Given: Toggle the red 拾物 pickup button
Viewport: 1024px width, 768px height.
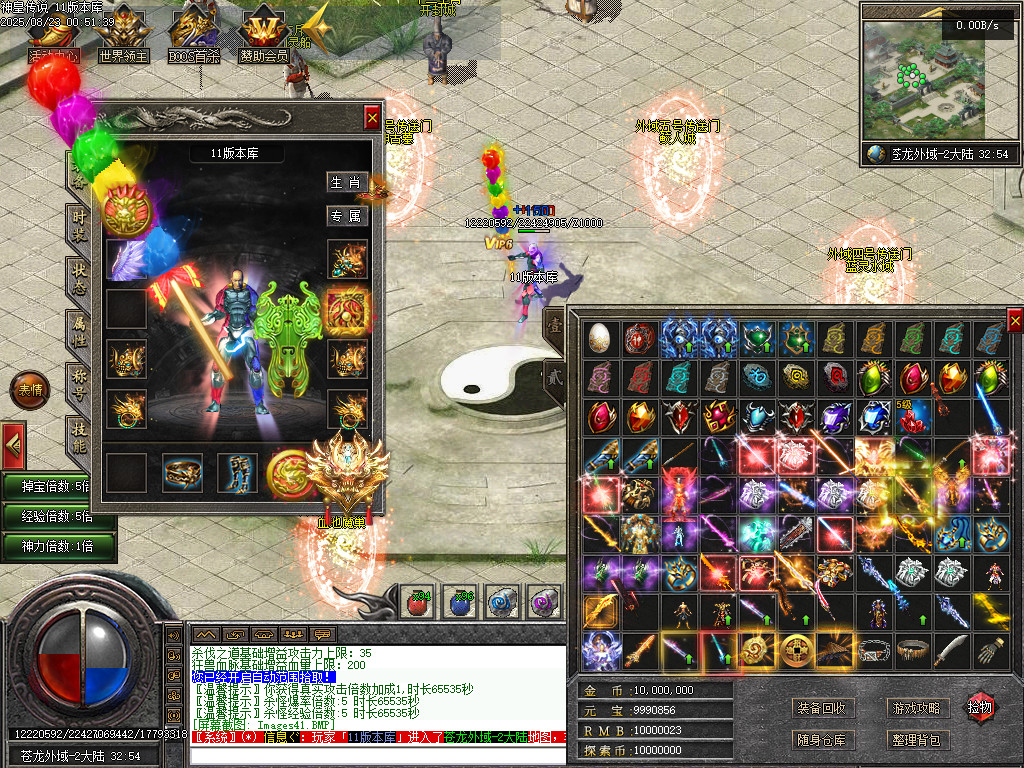Looking at the screenshot, I should click(x=980, y=708).
